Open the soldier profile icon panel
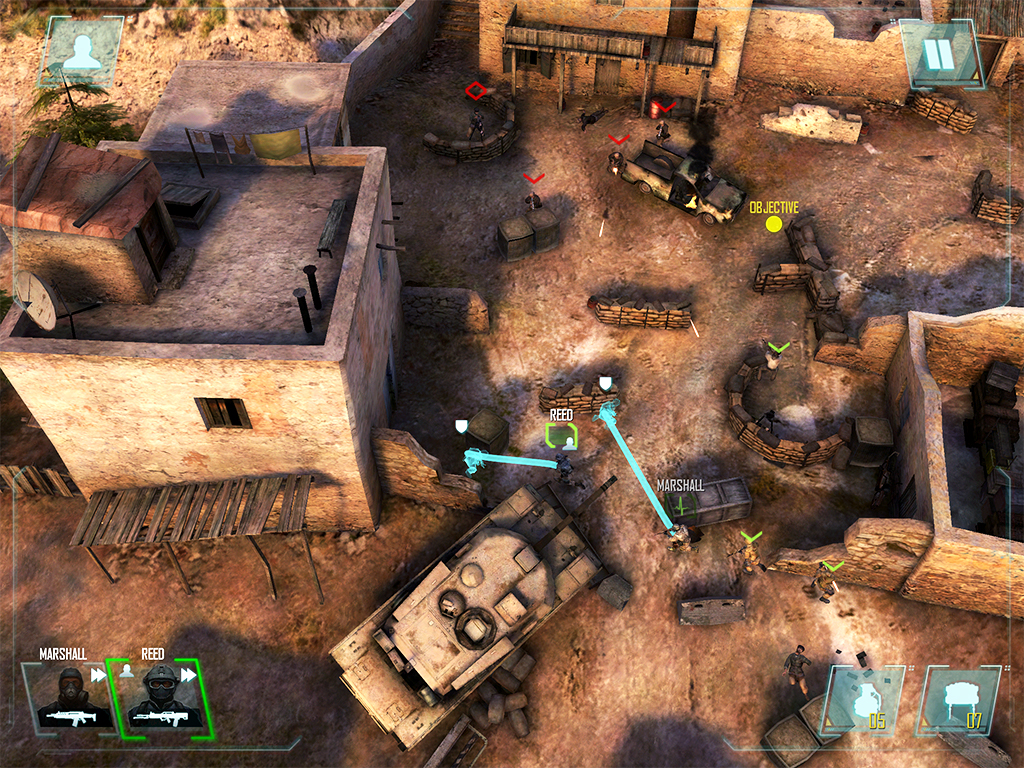 coord(81,50)
